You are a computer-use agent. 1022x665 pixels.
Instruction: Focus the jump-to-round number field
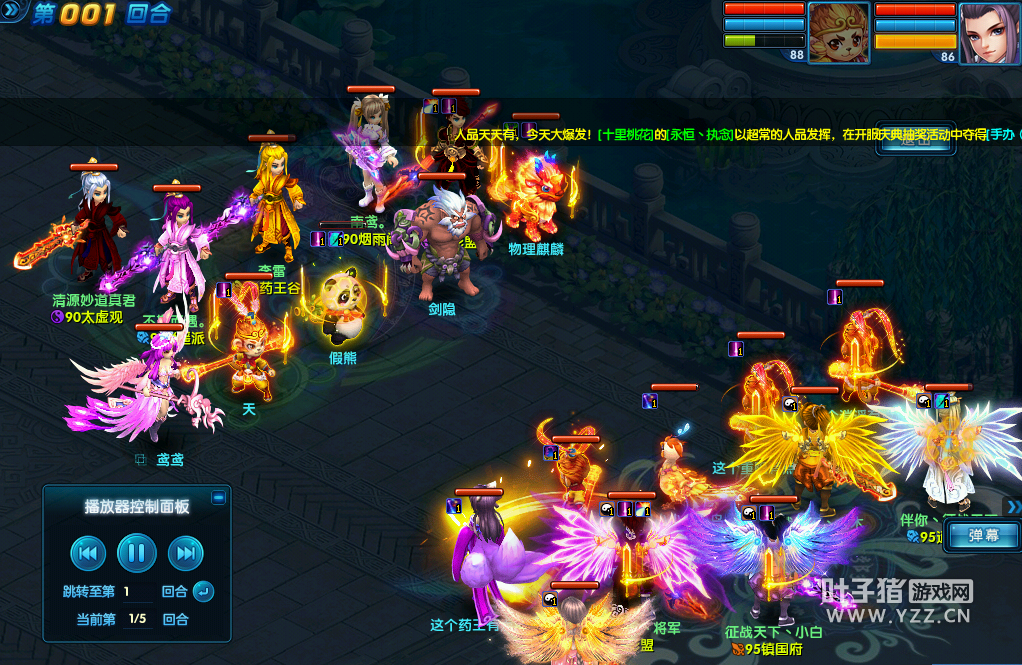pos(140,592)
